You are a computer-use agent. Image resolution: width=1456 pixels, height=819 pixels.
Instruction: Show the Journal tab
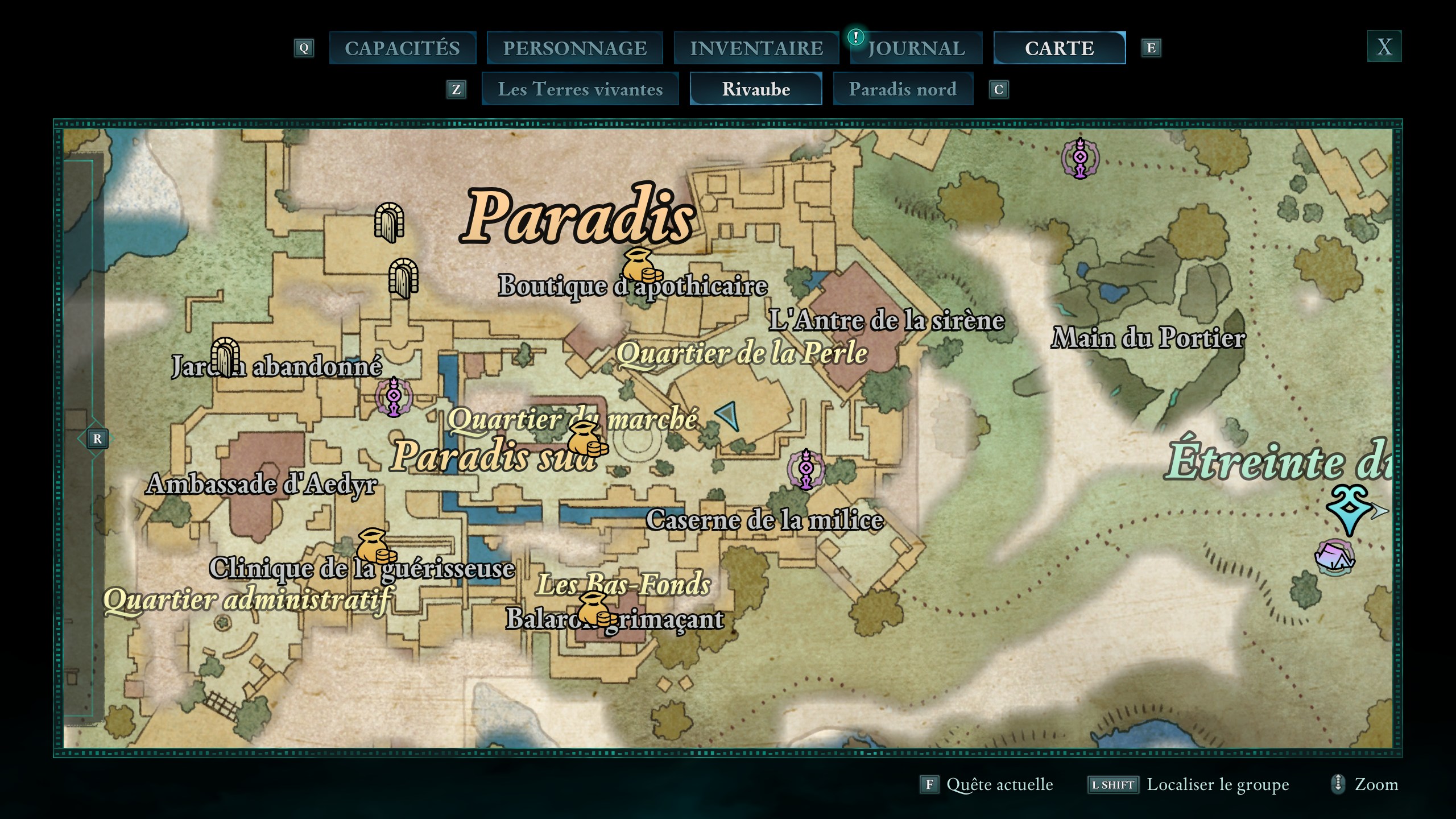pyautogui.click(x=916, y=48)
